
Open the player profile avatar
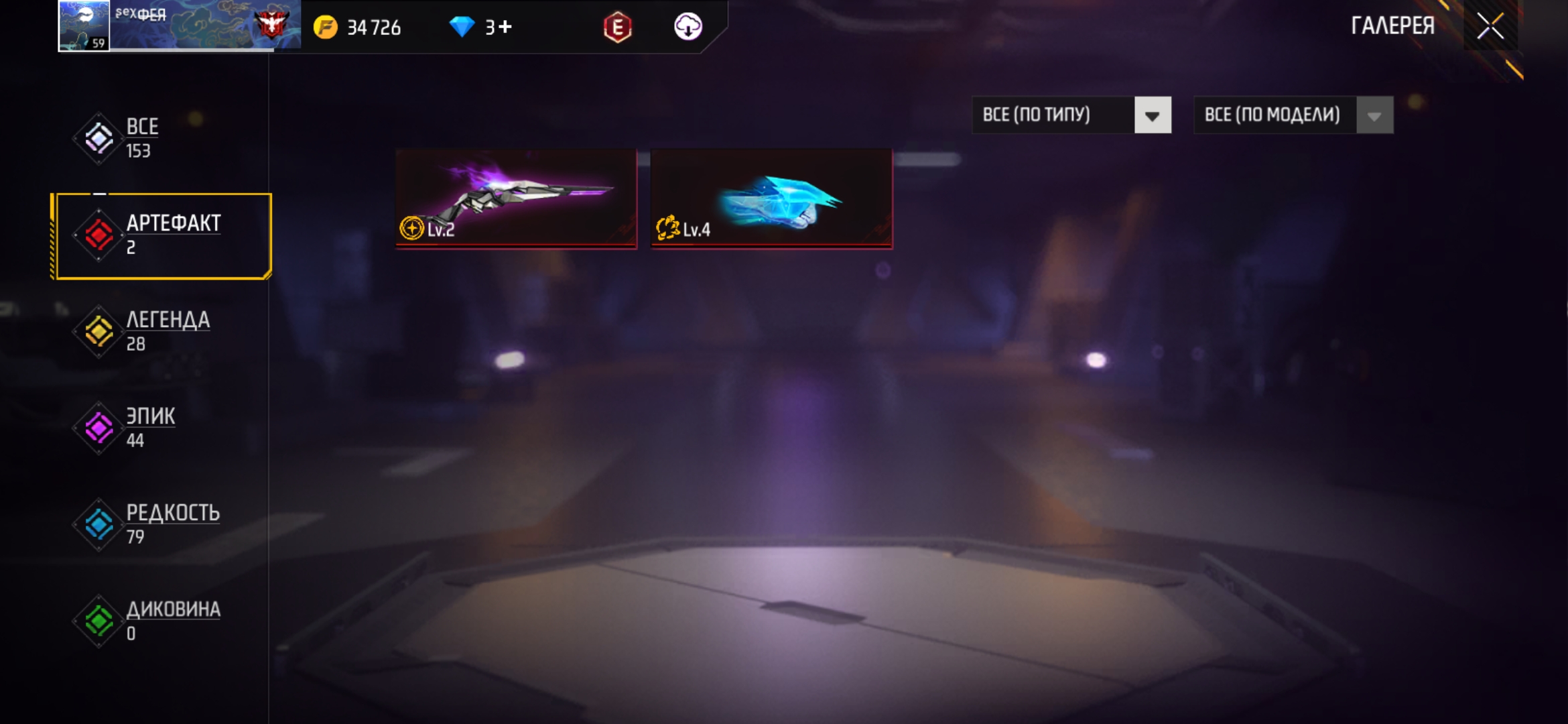coord(84,25)
